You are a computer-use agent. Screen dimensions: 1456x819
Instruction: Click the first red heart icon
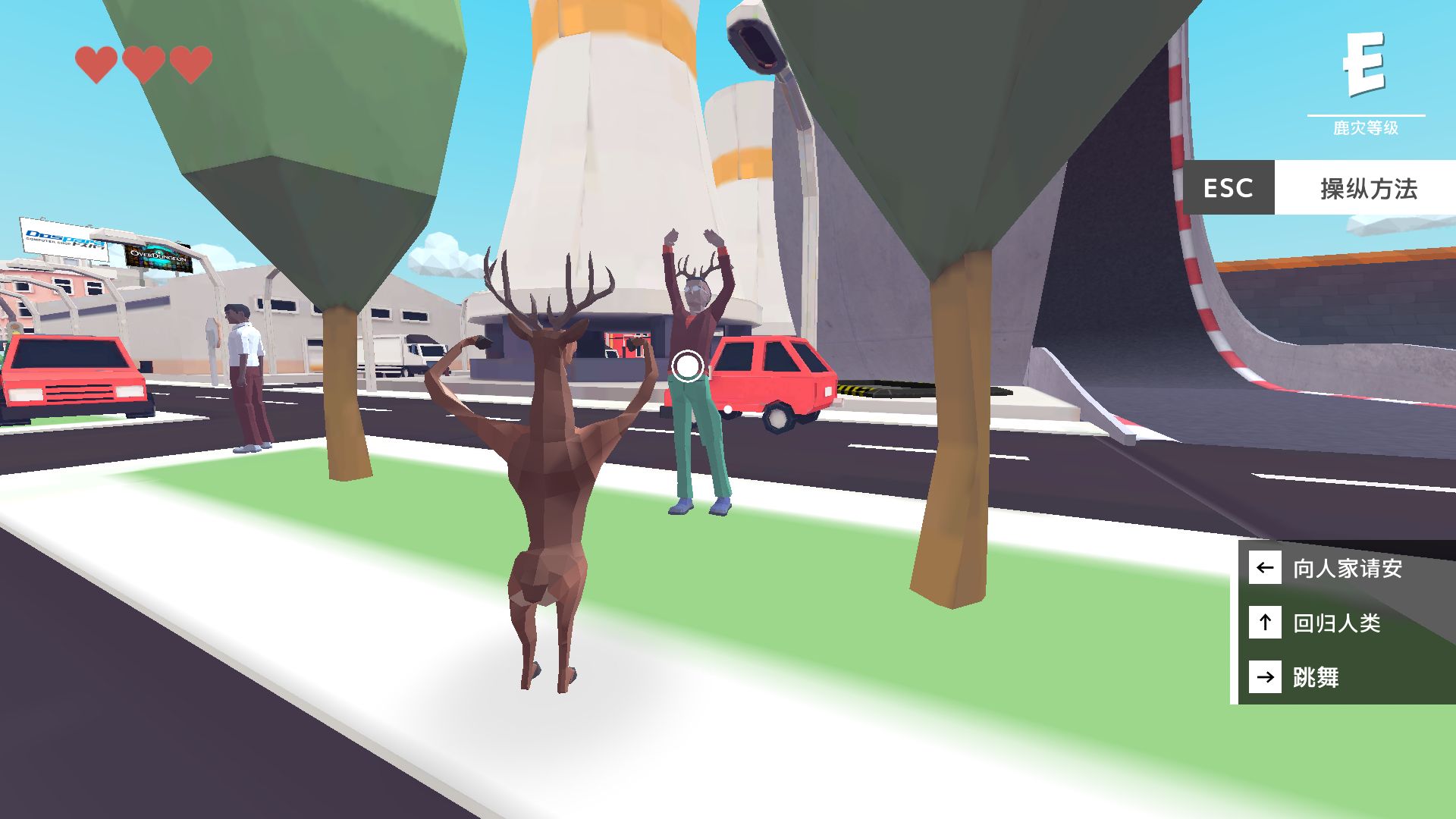click(x=96, y=62)
